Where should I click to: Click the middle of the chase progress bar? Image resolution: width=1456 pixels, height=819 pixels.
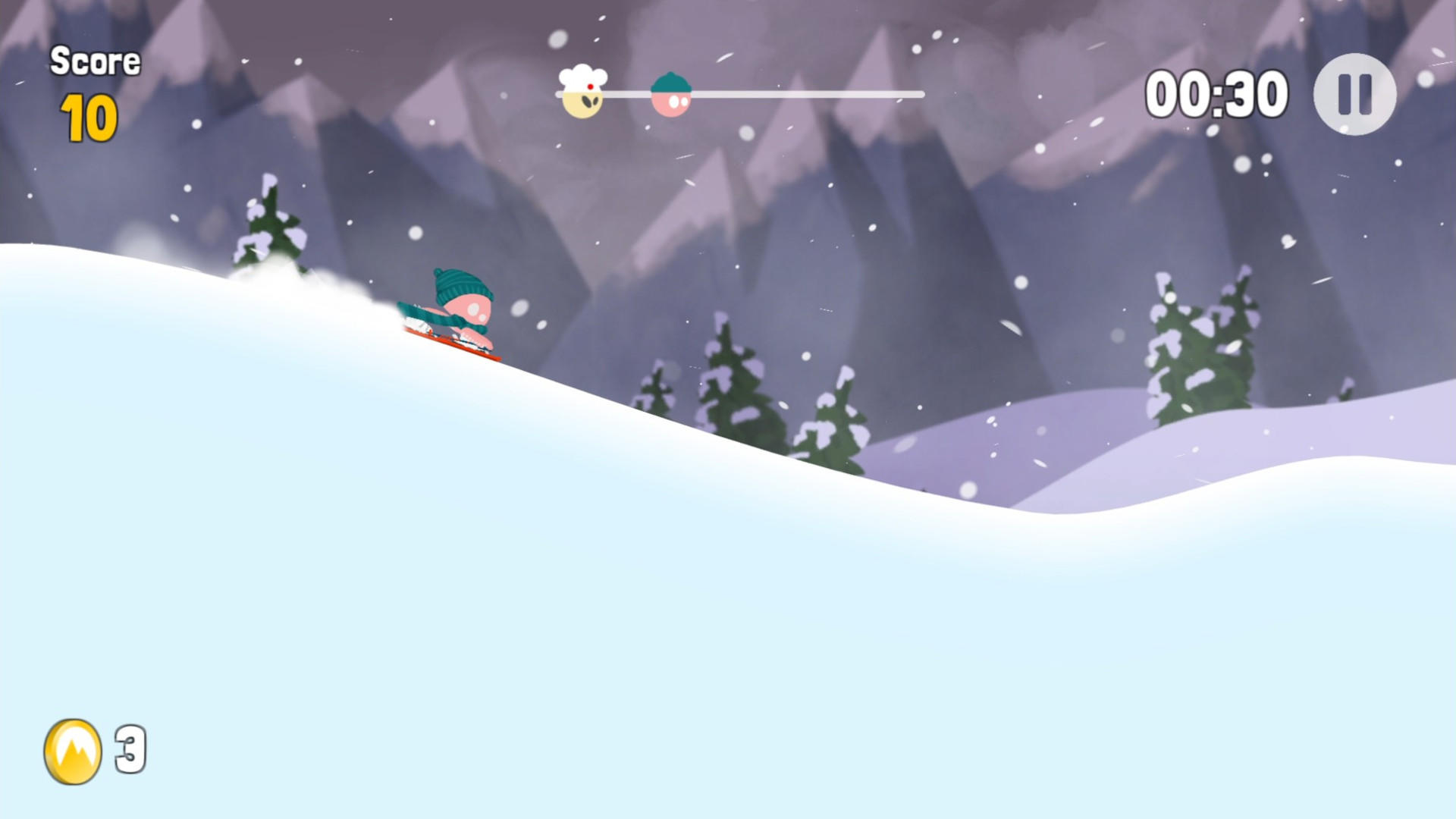coord(739,93)
